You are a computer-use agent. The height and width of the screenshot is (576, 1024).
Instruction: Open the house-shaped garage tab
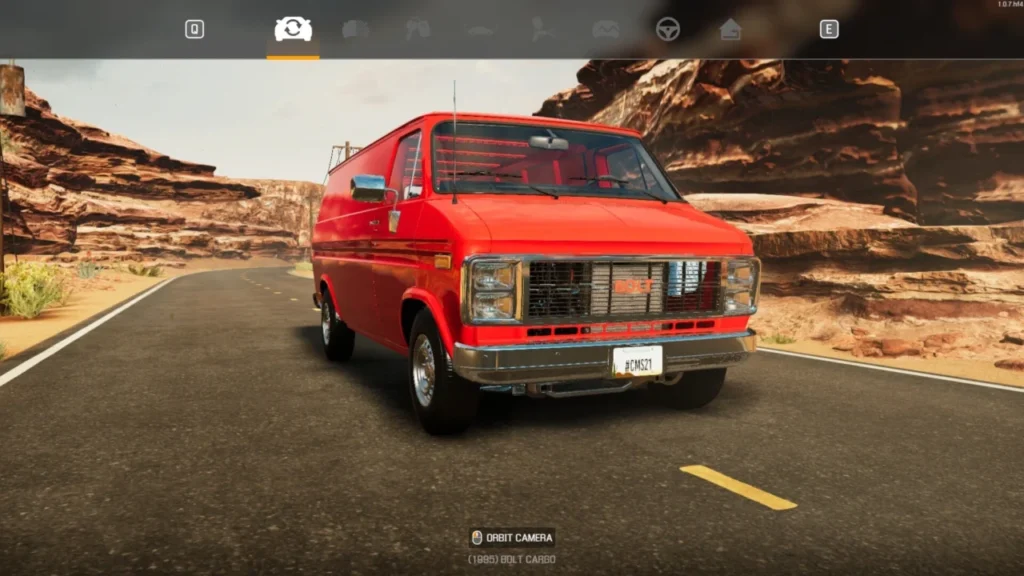[x=731, y=29]
